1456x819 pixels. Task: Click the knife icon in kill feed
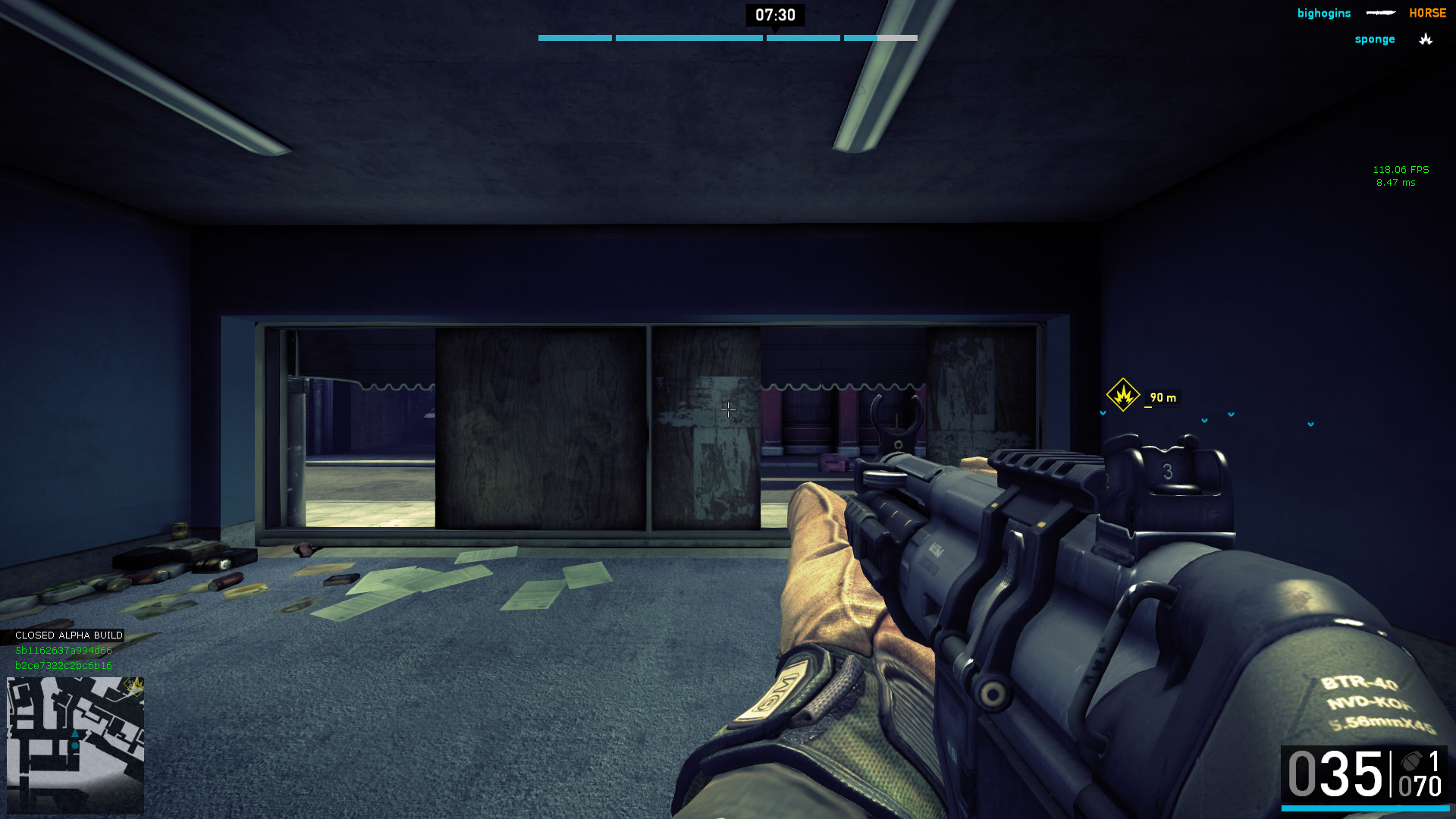[1380, 13]
